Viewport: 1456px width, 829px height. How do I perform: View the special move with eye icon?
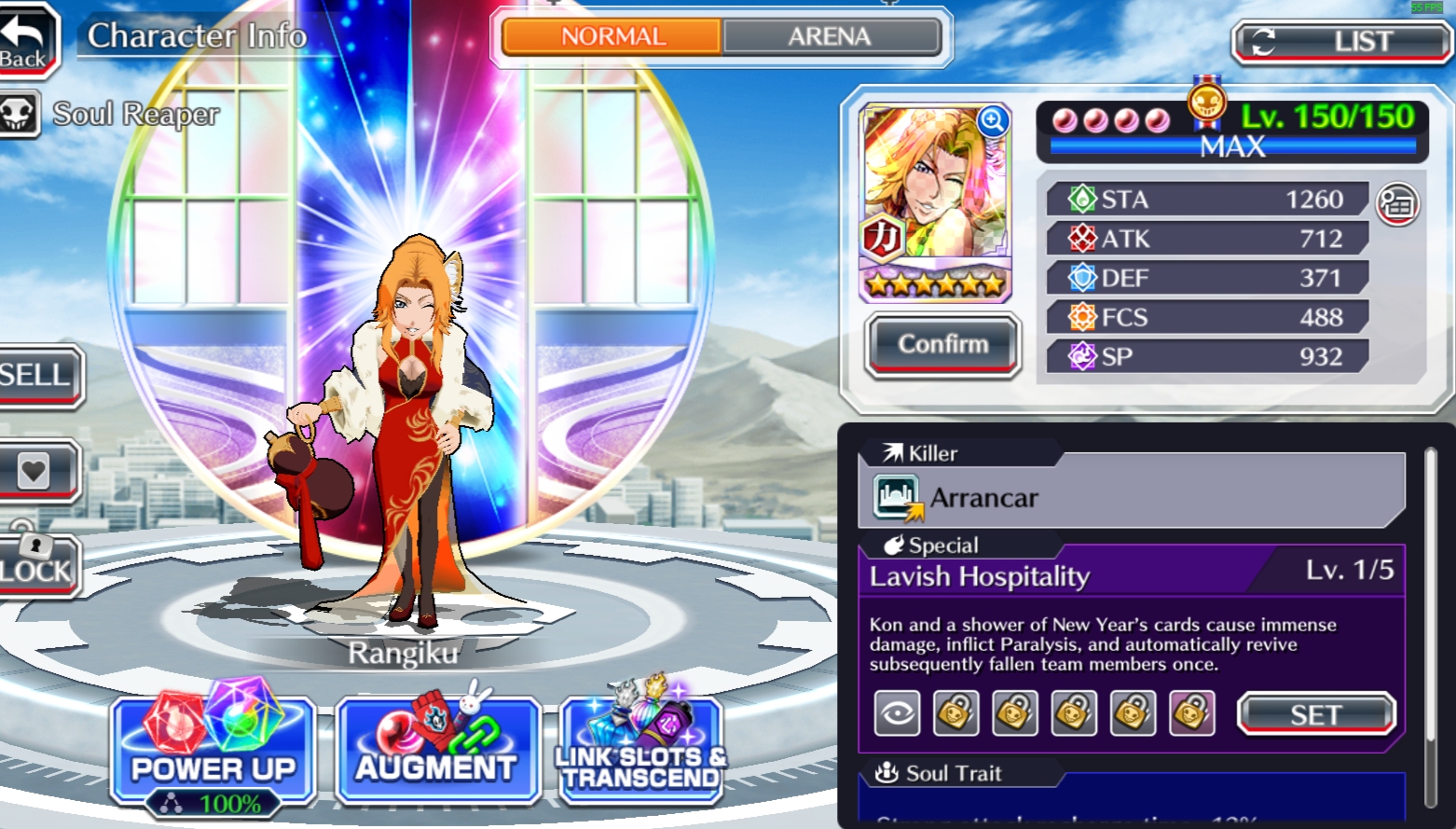(x=897, y=714)
